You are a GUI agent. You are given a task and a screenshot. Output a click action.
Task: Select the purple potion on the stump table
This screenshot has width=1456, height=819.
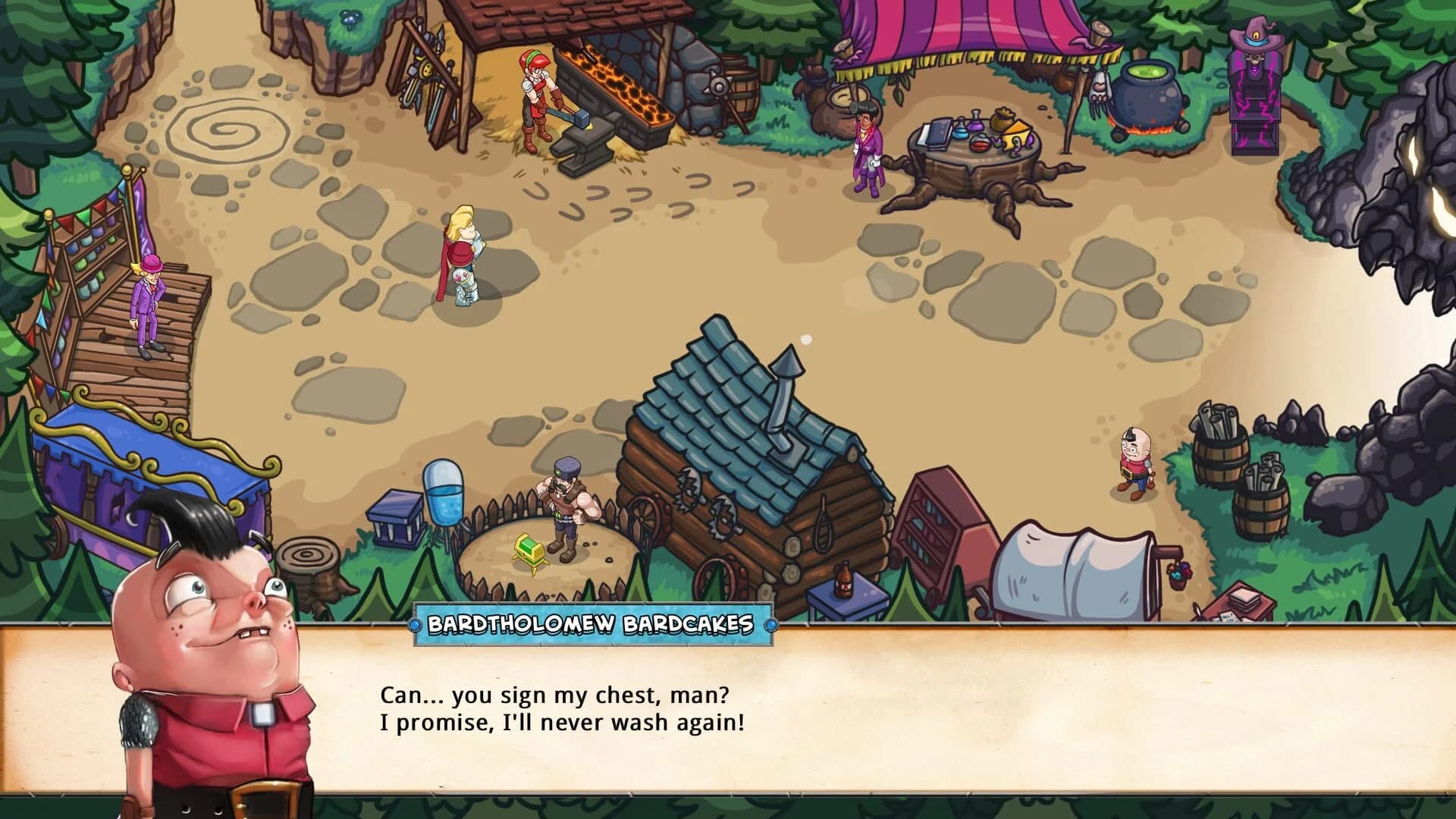click(976, 125)
